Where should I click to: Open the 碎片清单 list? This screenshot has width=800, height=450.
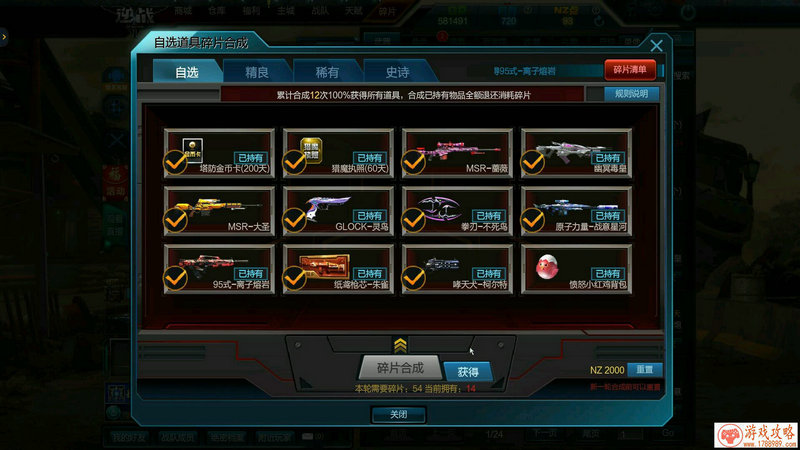tap(630, 70)
